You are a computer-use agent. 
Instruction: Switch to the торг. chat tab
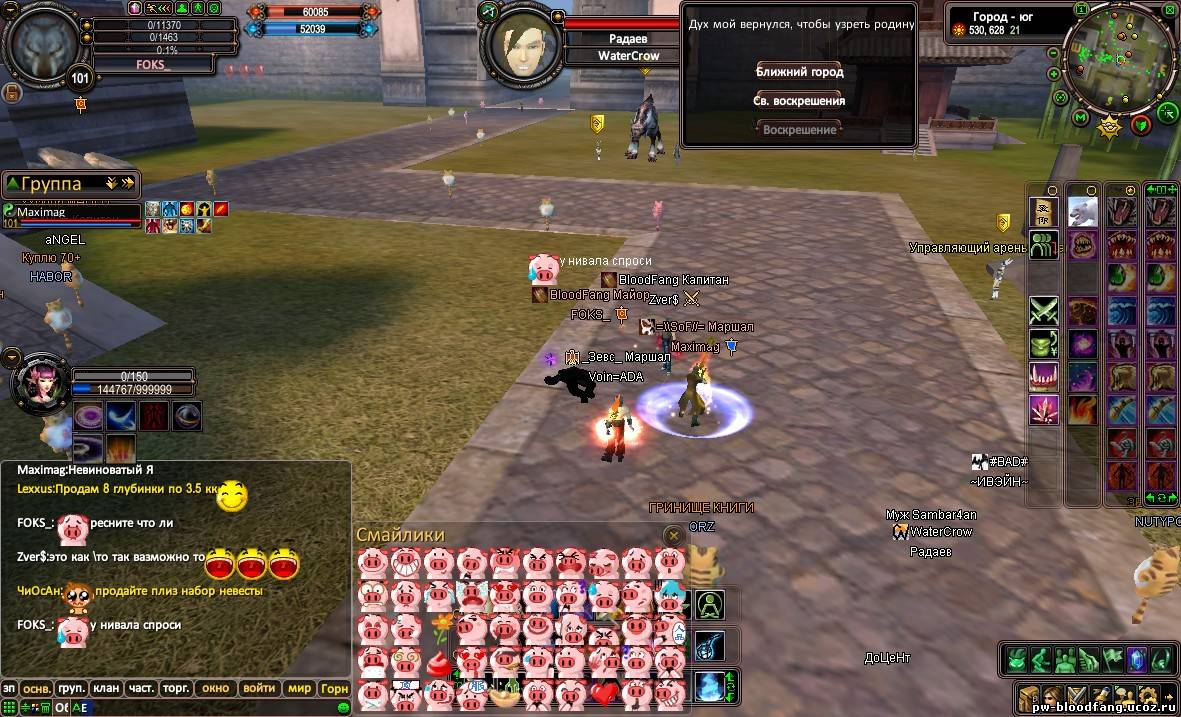pos(176,688)
